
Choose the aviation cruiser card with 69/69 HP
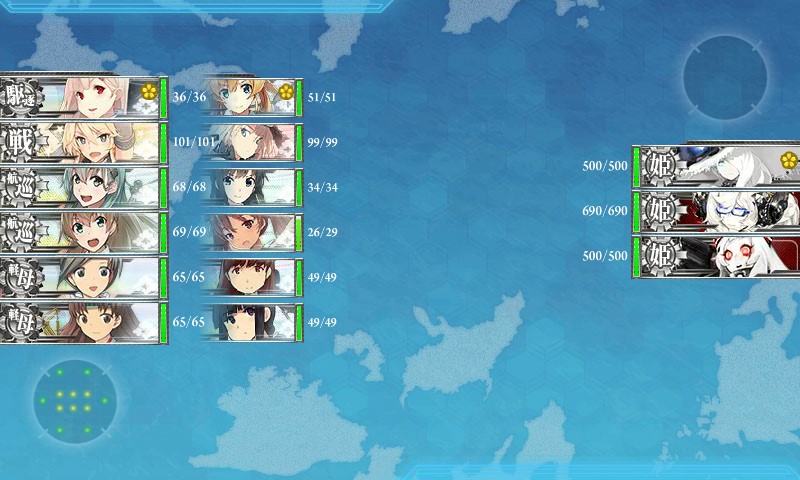(x=82, y=232)
